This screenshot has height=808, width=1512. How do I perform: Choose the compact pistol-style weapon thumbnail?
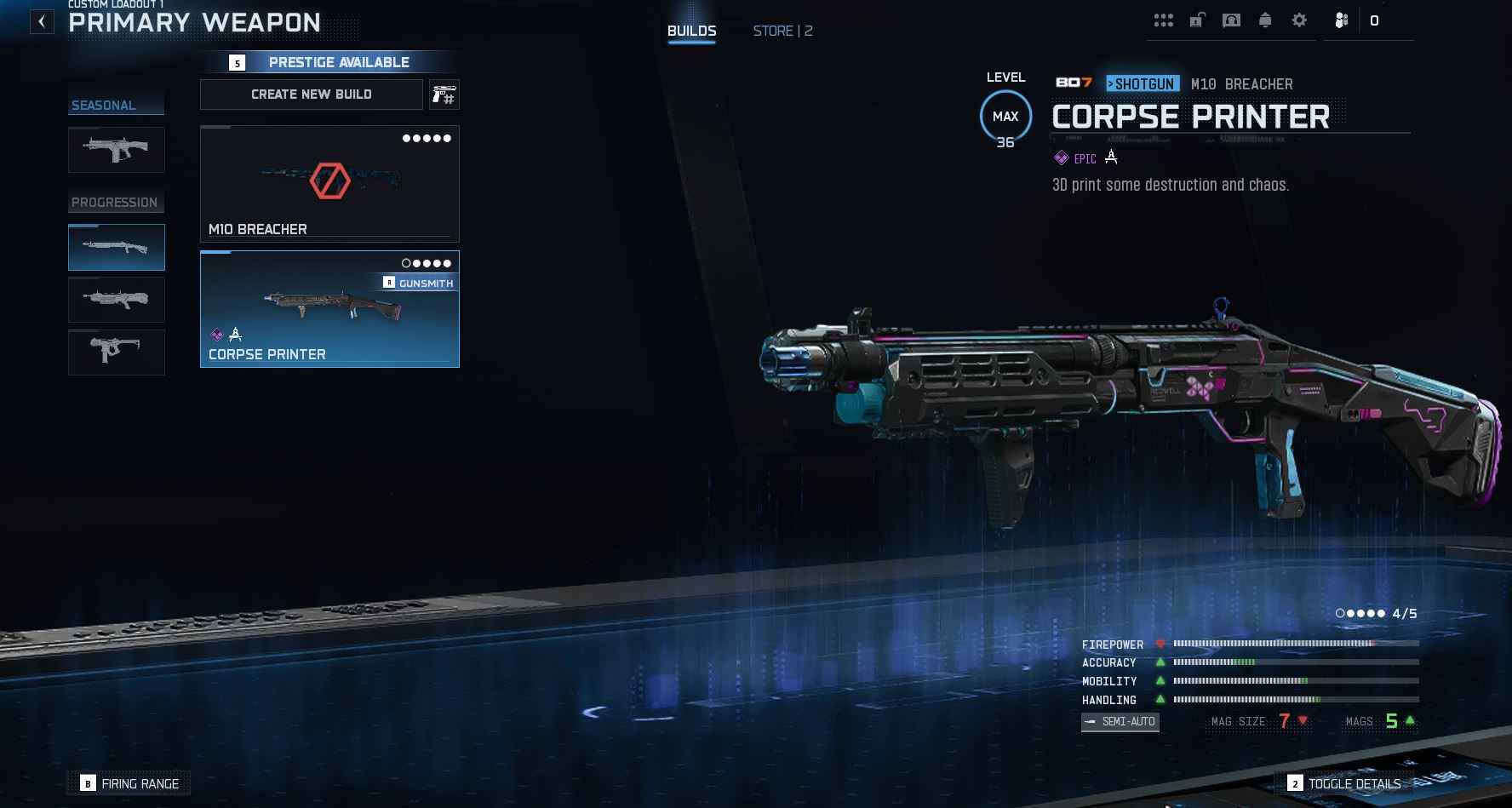[117, 352]
